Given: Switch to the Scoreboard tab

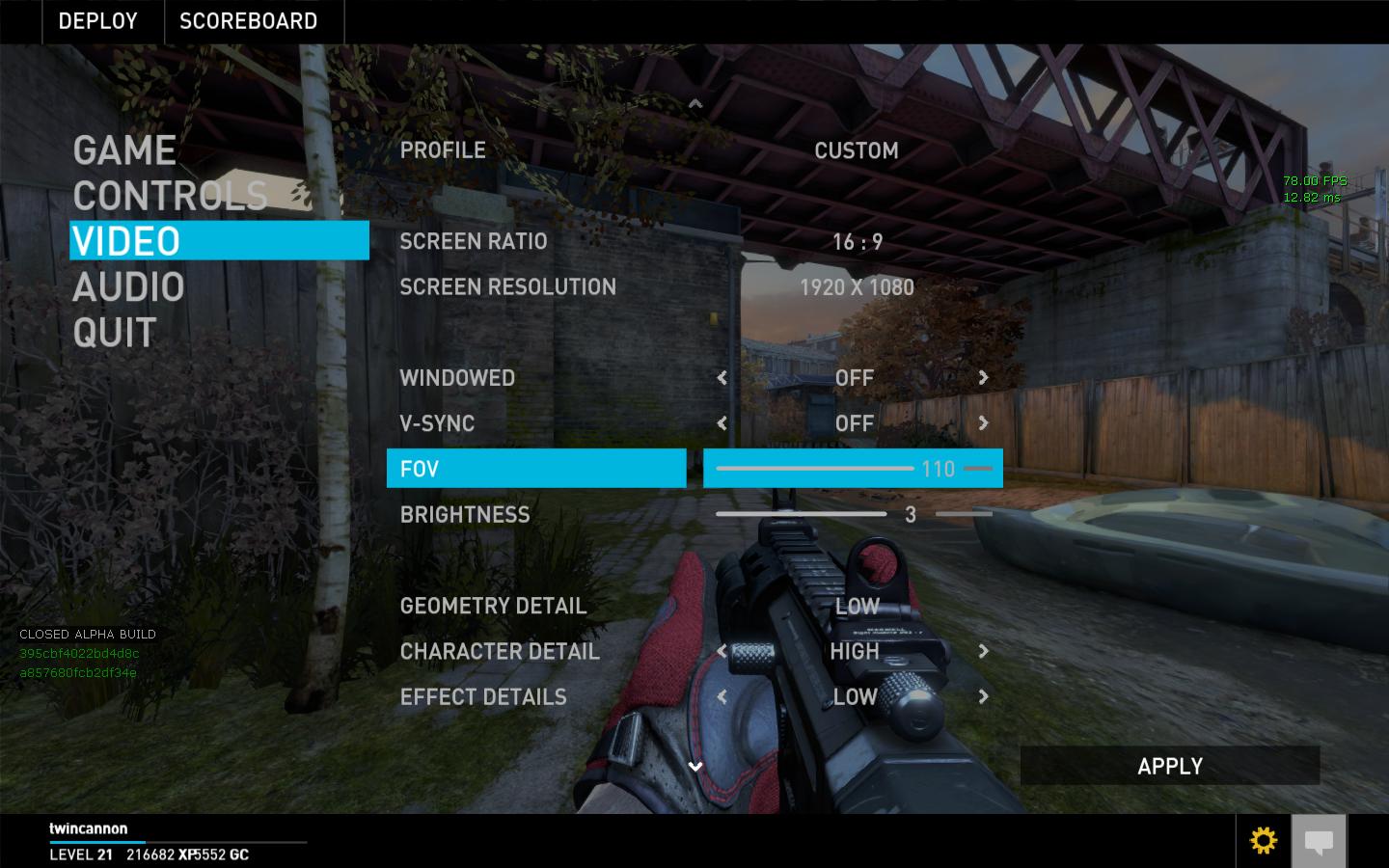Looking at the screenshot, I should point(248,21).
